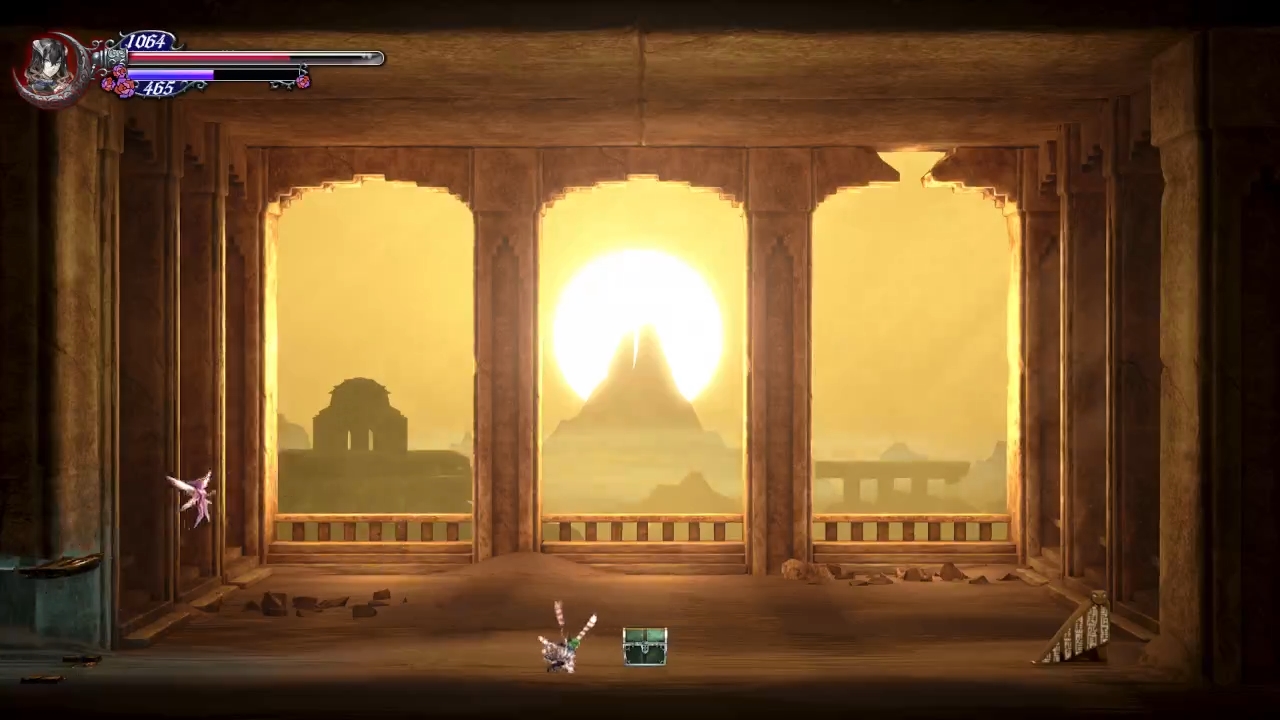
Task: Click the MP value reading 465
Action: point(159,88)
